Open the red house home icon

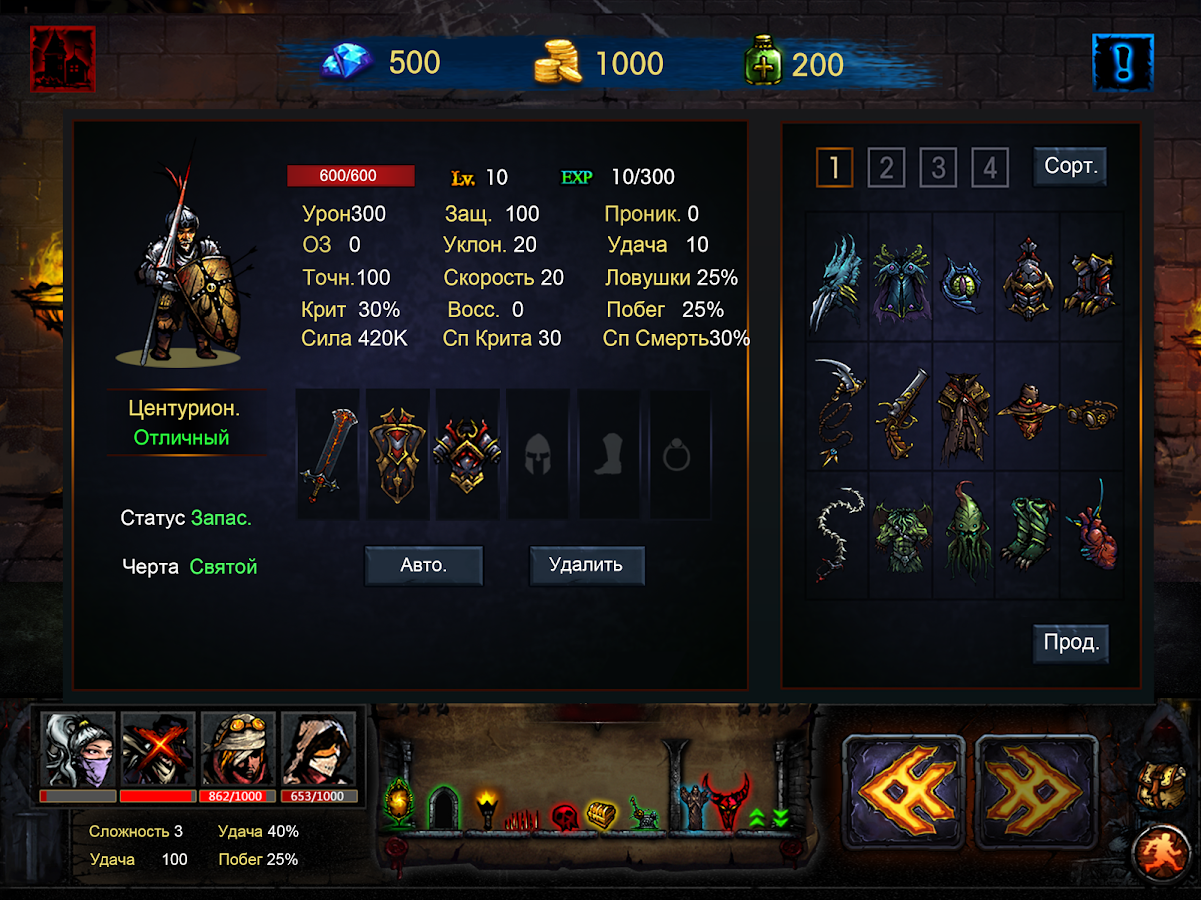pos(62,59)
